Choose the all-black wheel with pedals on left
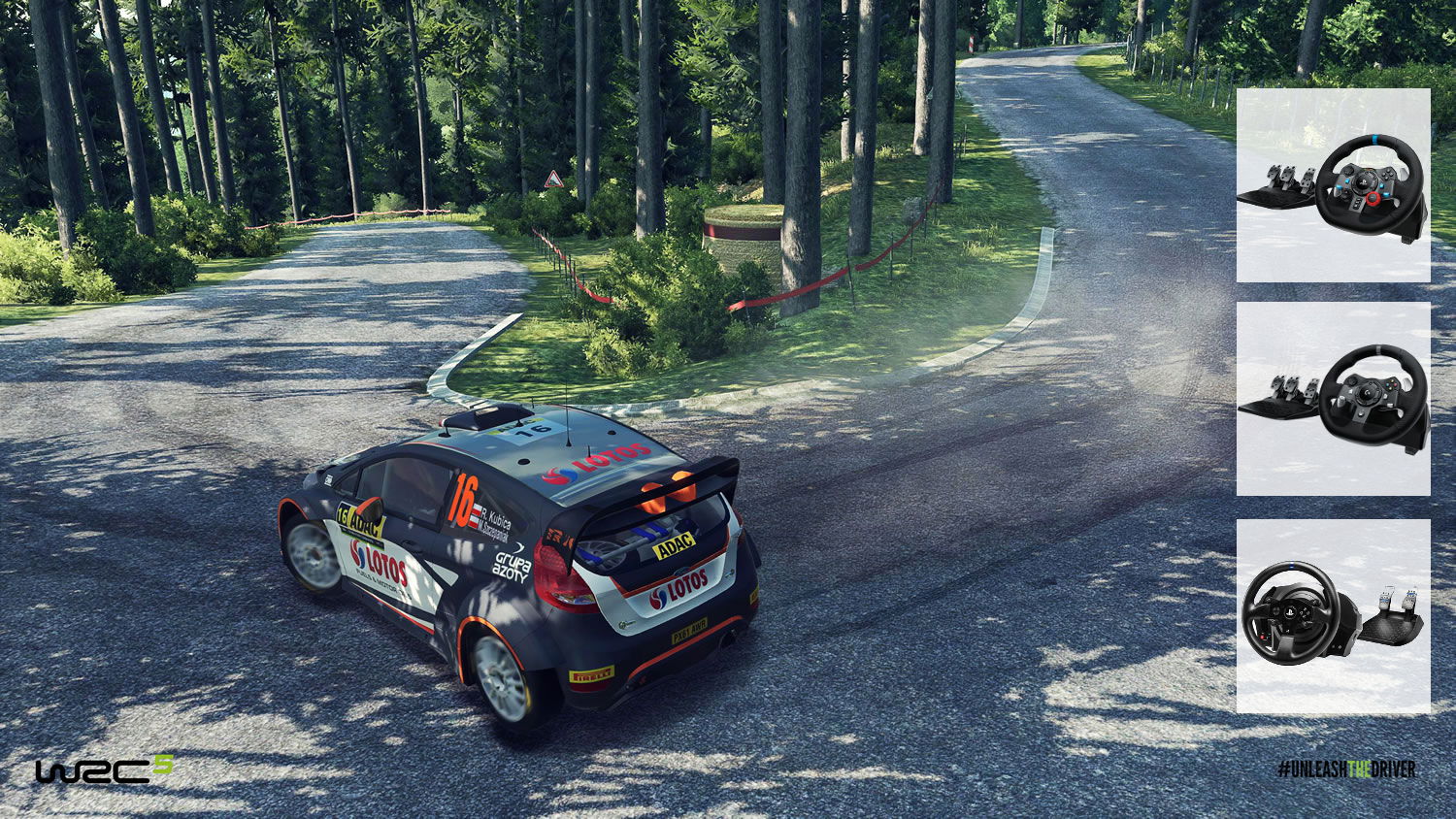 (1333, 399)
